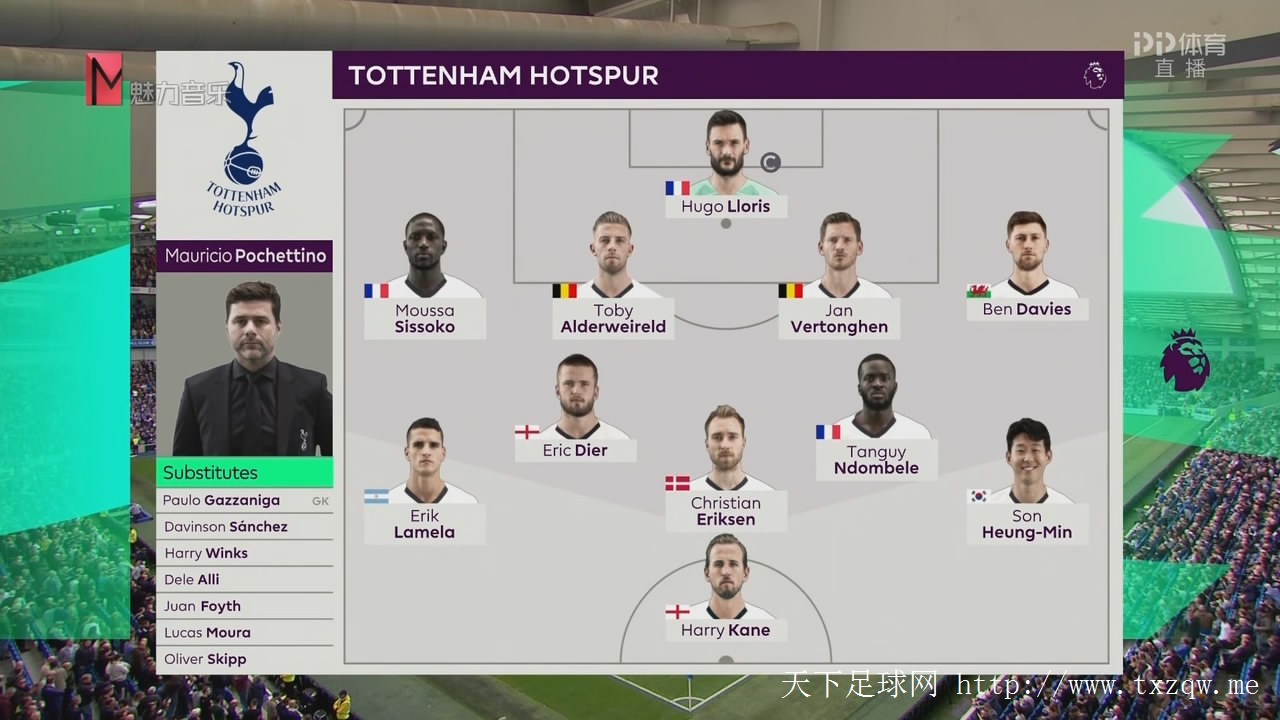Select Toby Alderweireld's player card

click(612, 280)
